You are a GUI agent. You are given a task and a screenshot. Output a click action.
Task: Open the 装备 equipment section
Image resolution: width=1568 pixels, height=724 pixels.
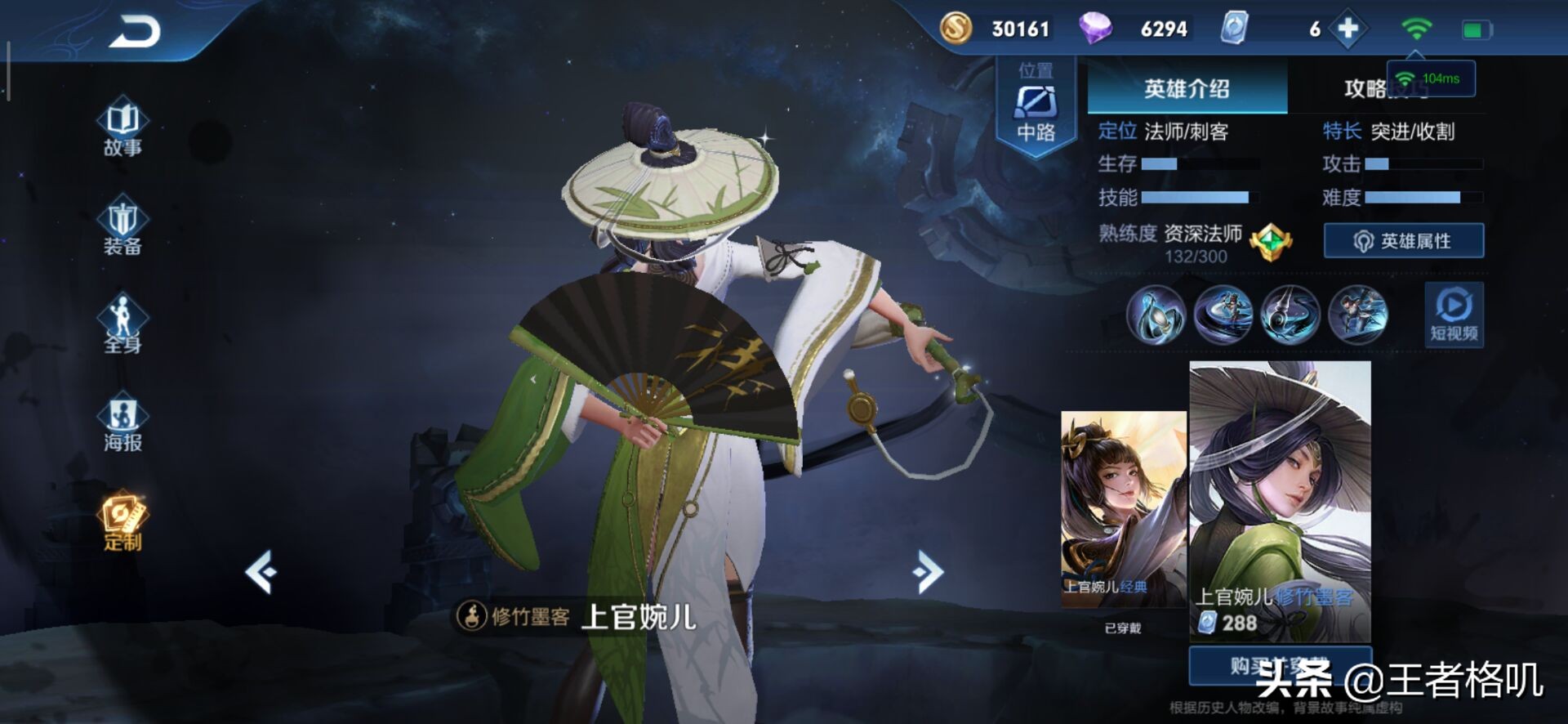[x=122, y=226]
